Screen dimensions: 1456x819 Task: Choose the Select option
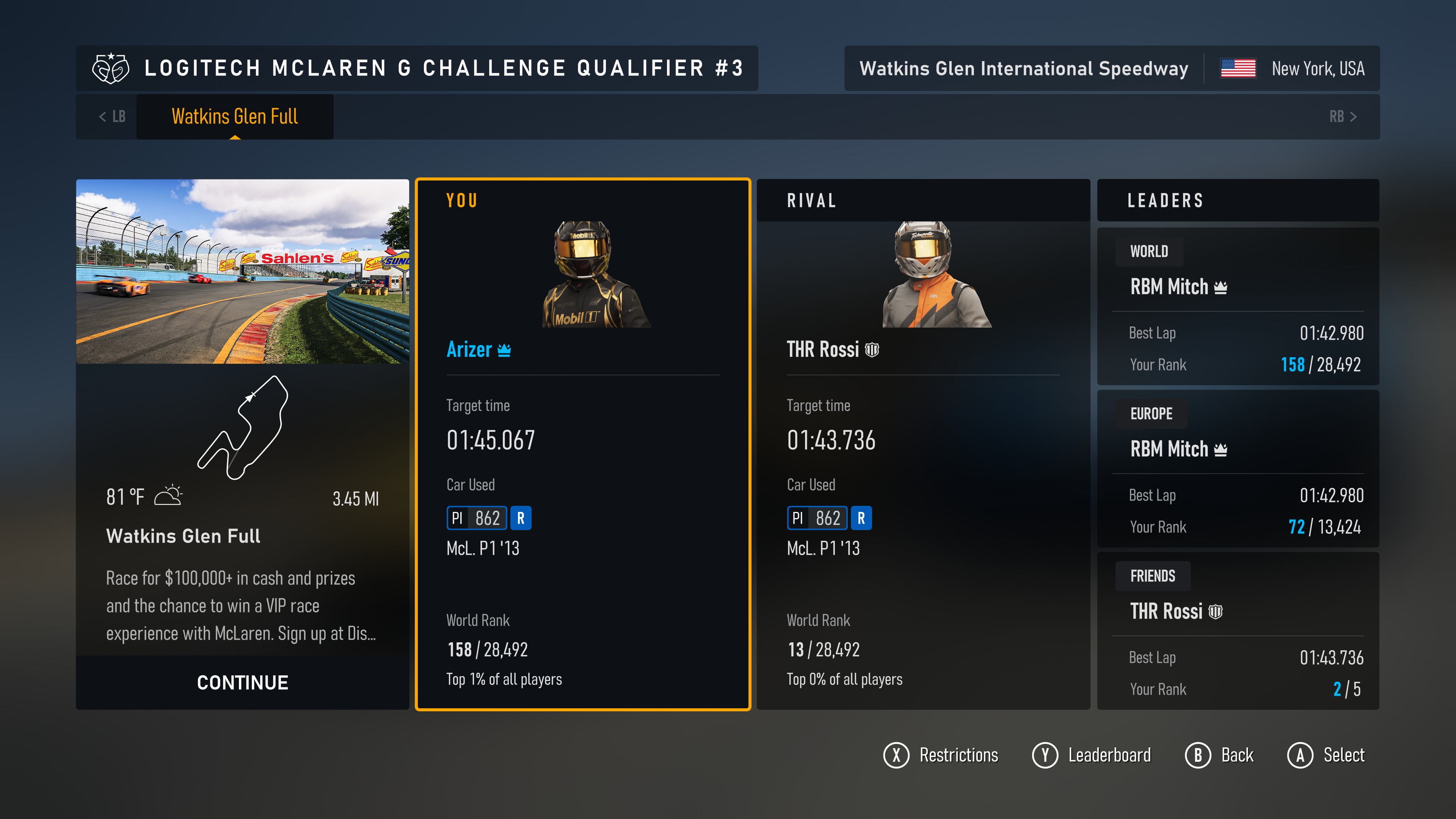pyautogui.click(x=1326, y=755)
